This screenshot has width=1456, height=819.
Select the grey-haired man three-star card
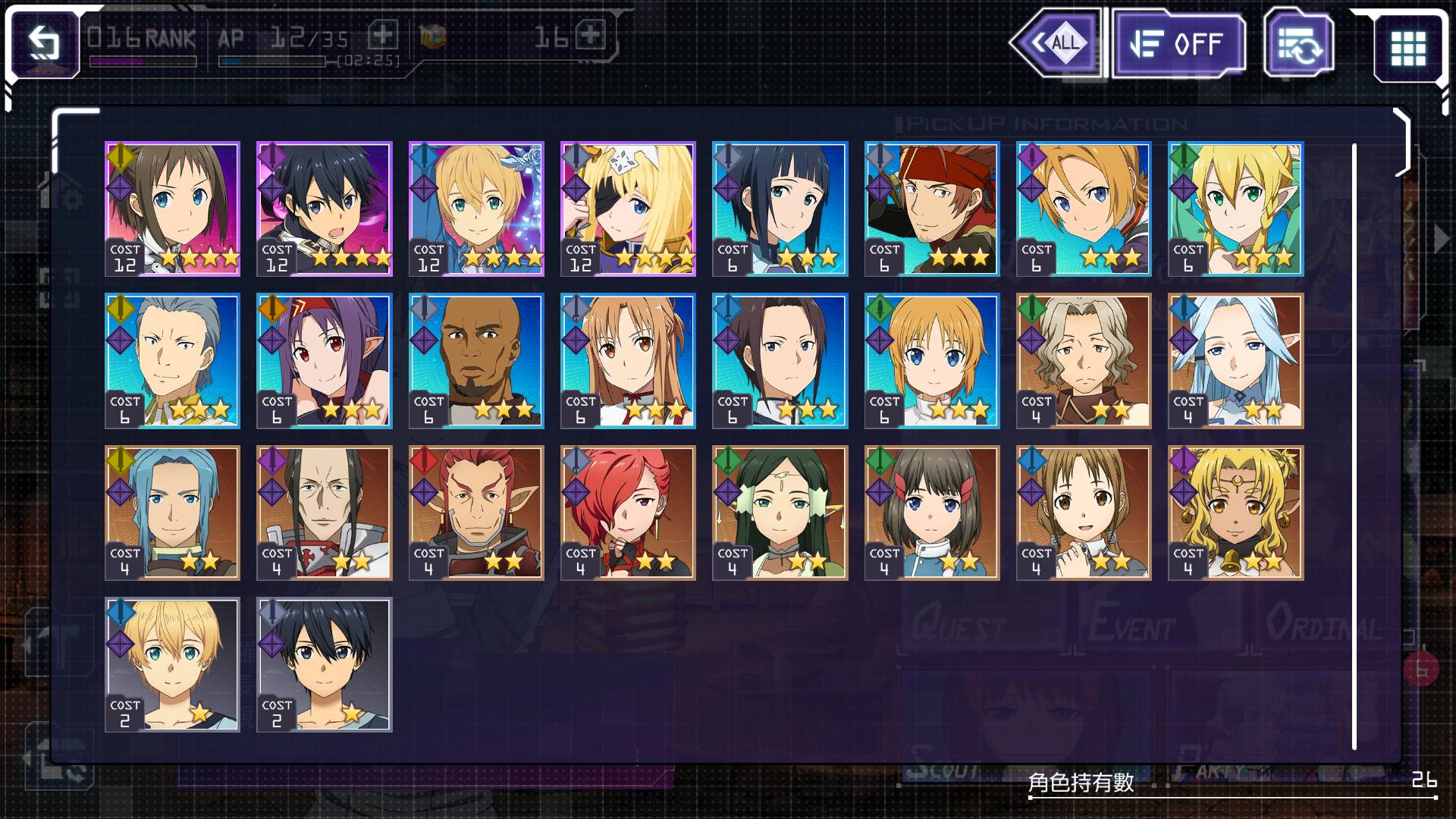(172, 361)
